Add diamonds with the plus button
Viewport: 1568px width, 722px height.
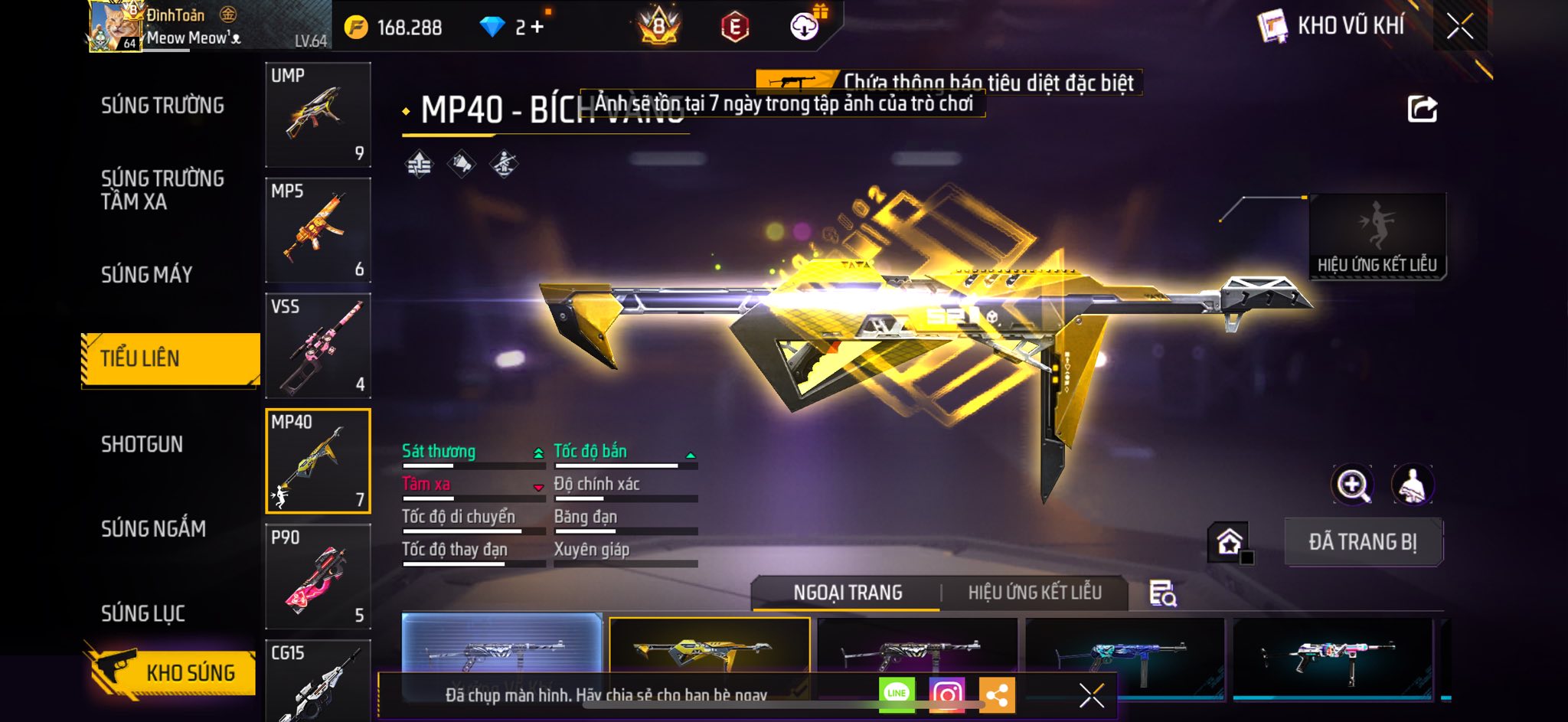tap(537, 27)
